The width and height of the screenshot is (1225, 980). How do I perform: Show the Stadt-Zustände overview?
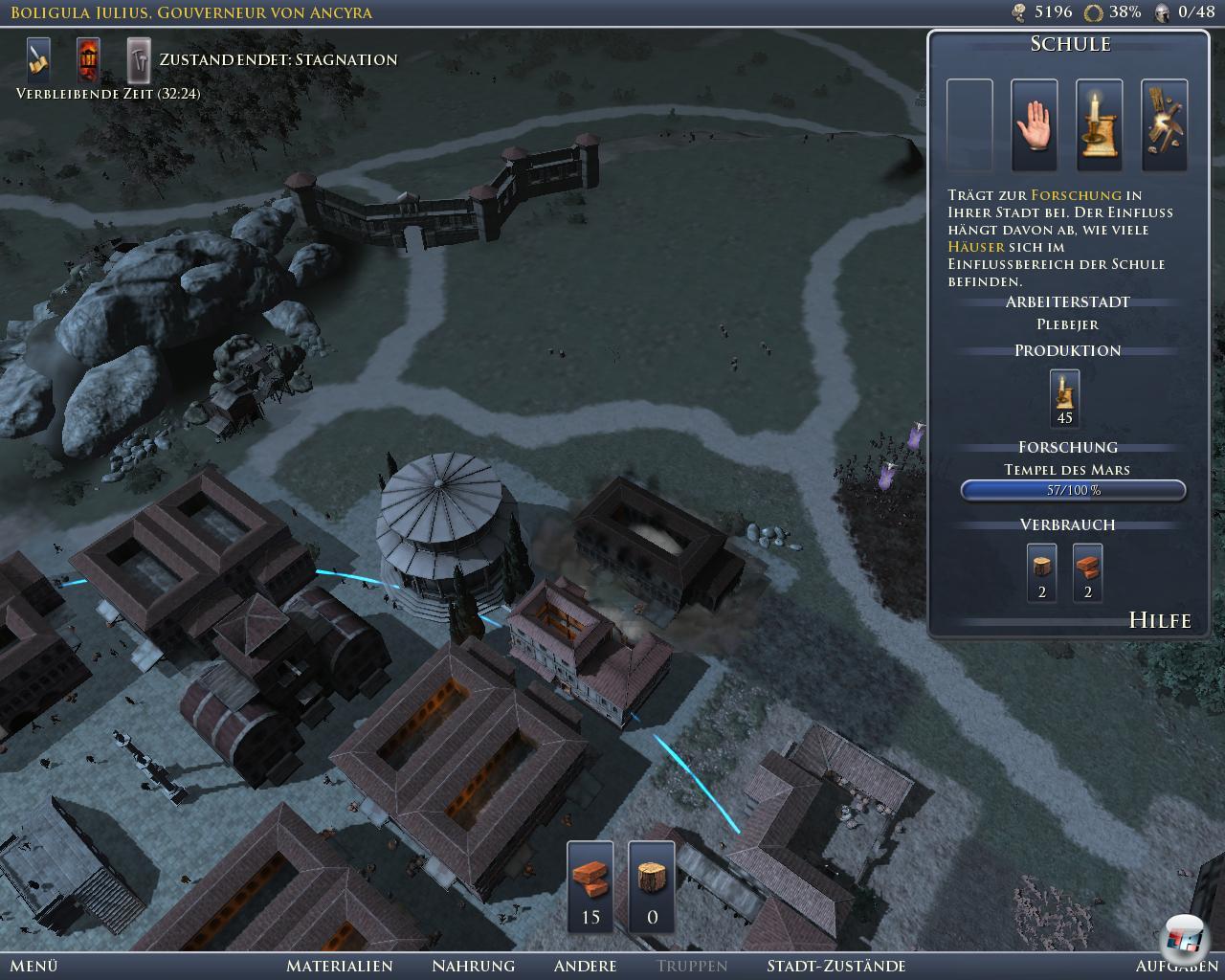pos(835,966)
